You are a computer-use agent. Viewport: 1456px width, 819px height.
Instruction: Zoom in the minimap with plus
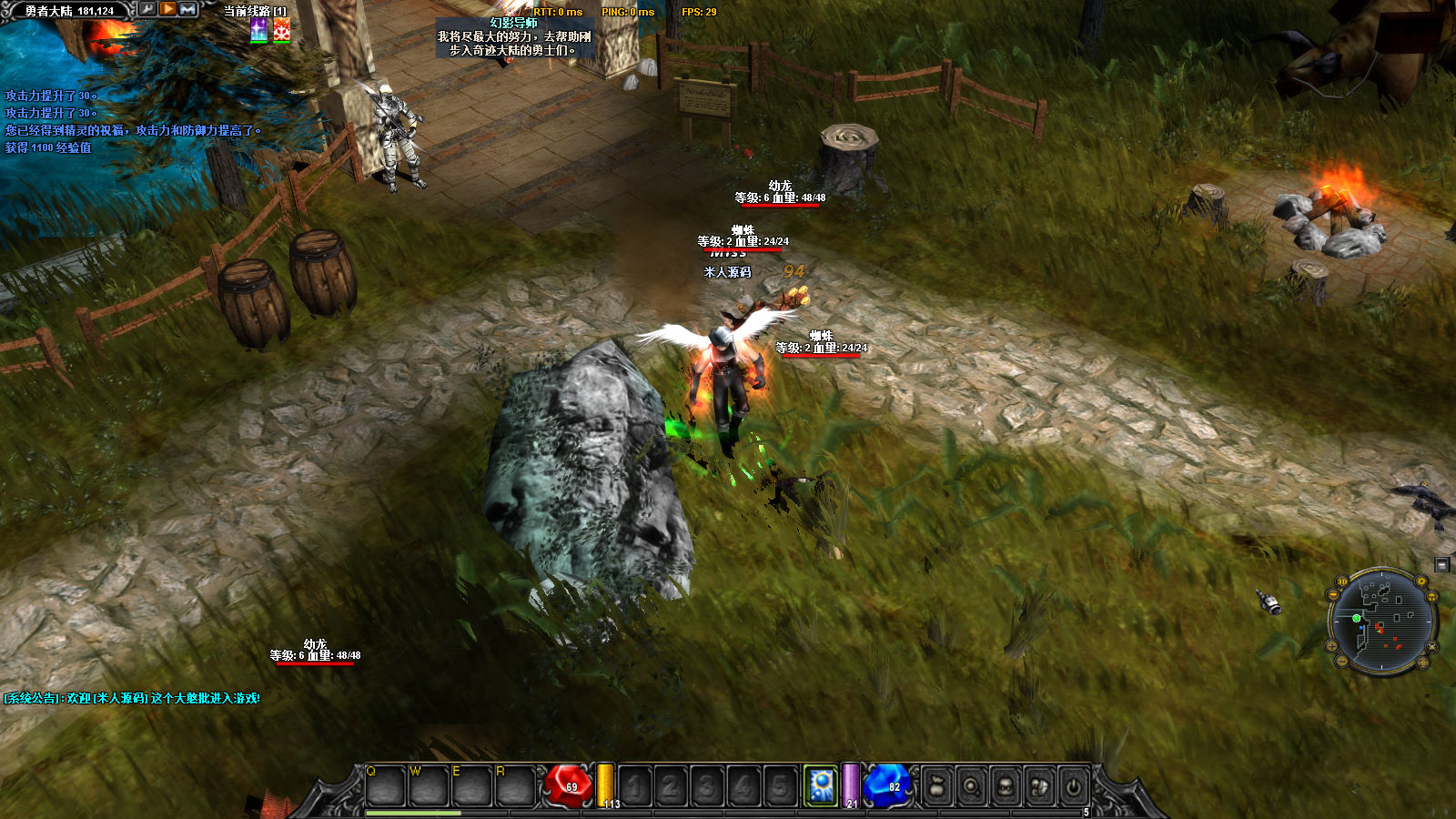(x=1331, y=647)
